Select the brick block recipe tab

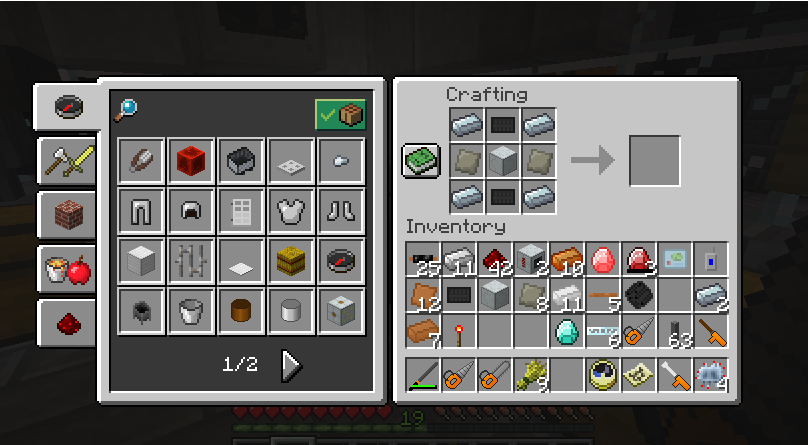(x=67, y=213)
